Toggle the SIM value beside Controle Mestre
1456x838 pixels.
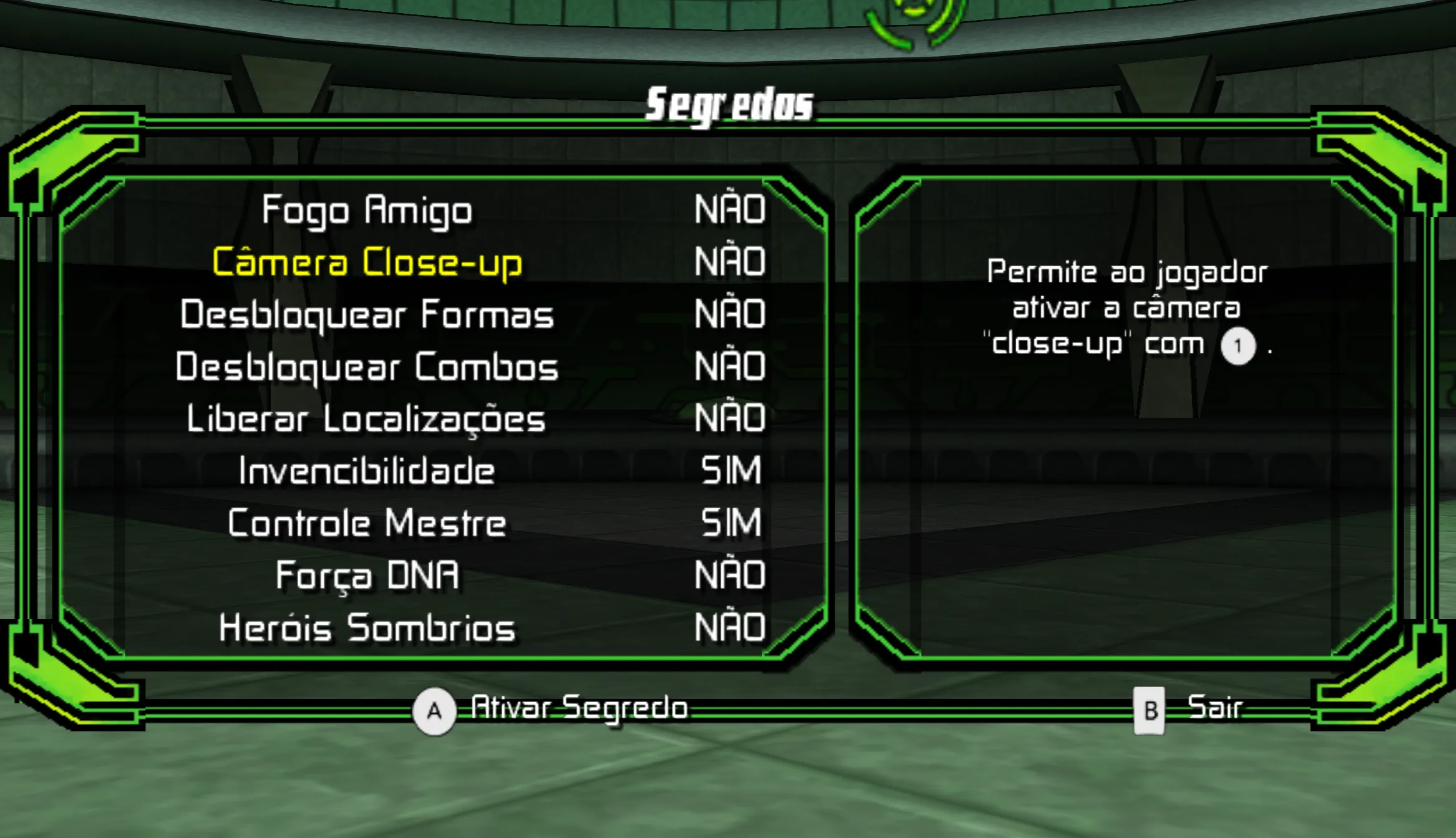click(x=731, y=523)
